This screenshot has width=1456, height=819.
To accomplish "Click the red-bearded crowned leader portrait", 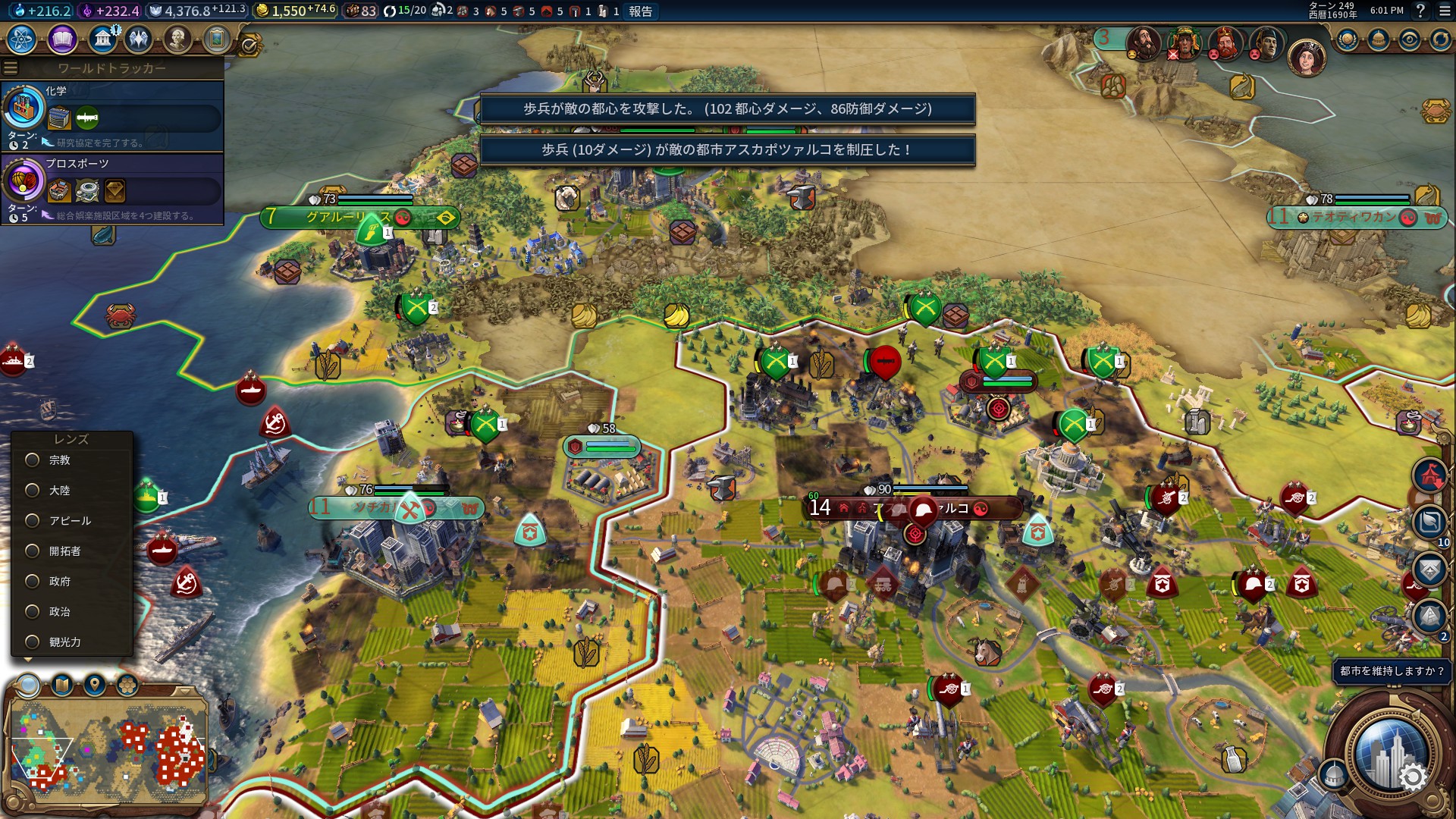I will [1224, 43].
